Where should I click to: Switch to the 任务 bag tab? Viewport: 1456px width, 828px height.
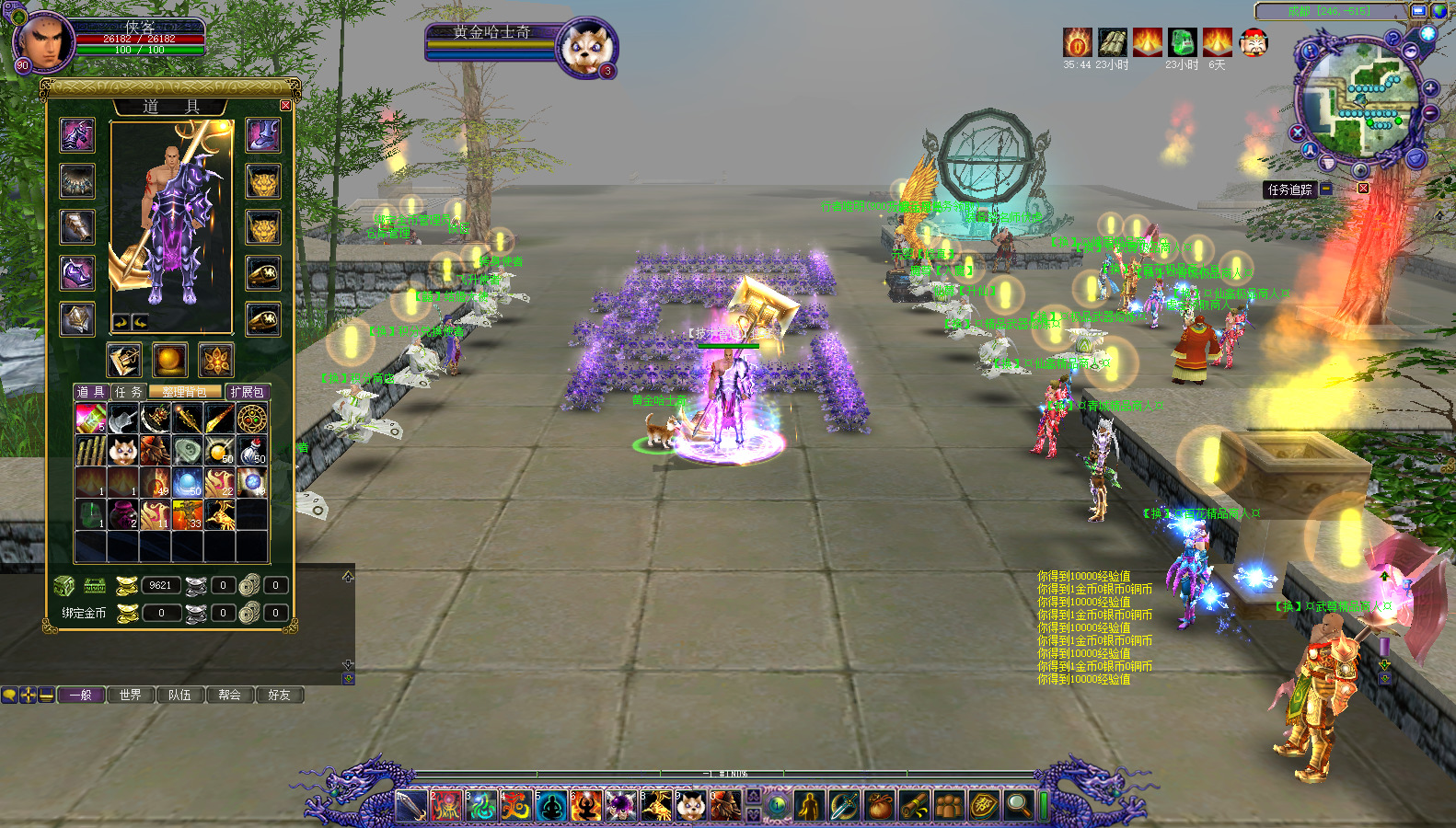click(128, 392)
